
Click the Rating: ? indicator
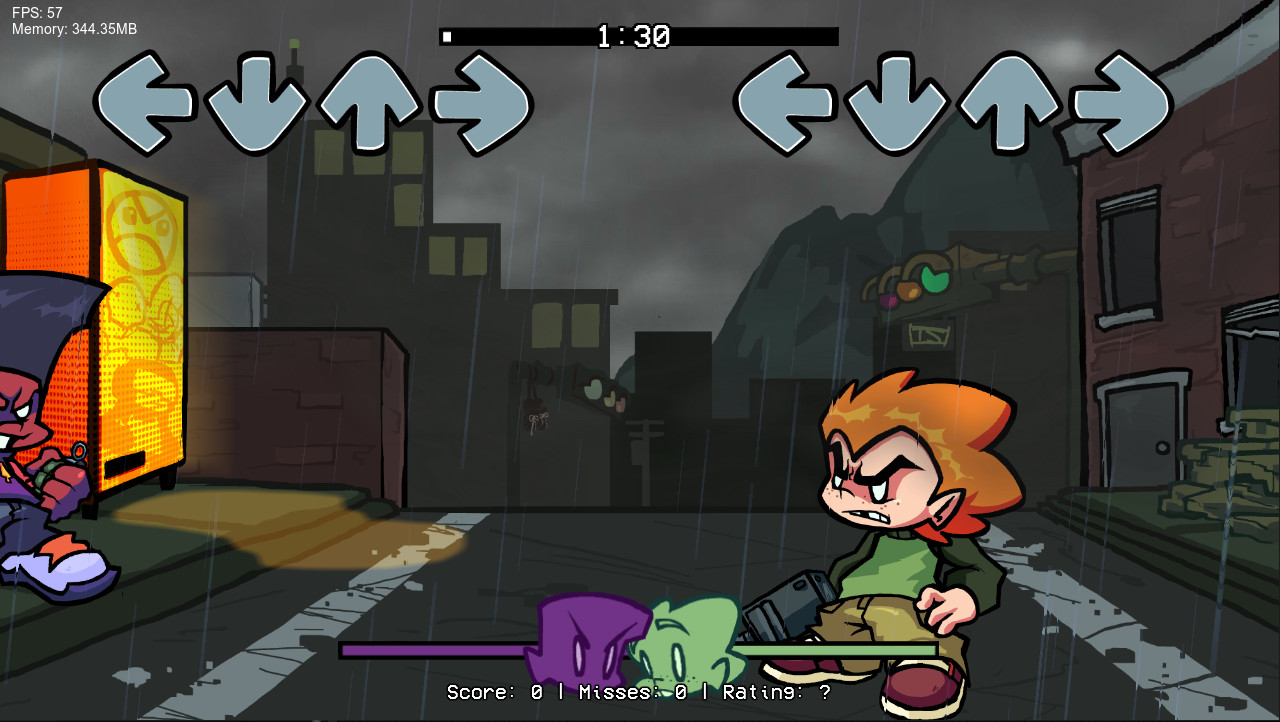tap(774, 692)
